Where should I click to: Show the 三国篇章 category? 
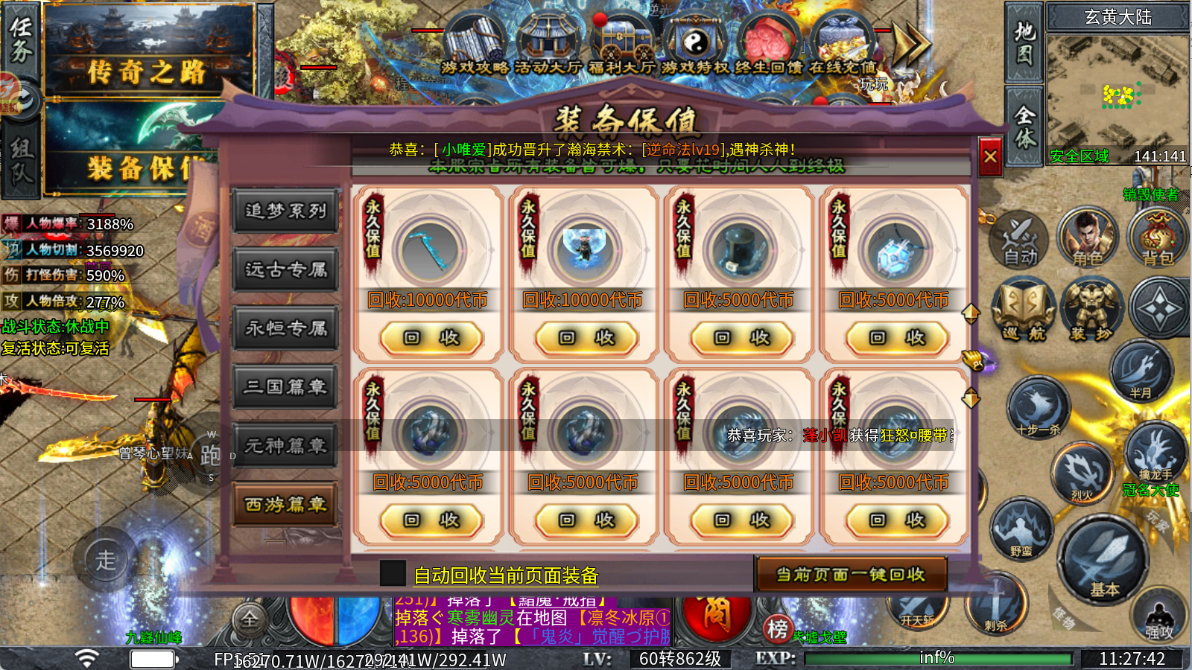pyautogui.click(x=285, y=386)
